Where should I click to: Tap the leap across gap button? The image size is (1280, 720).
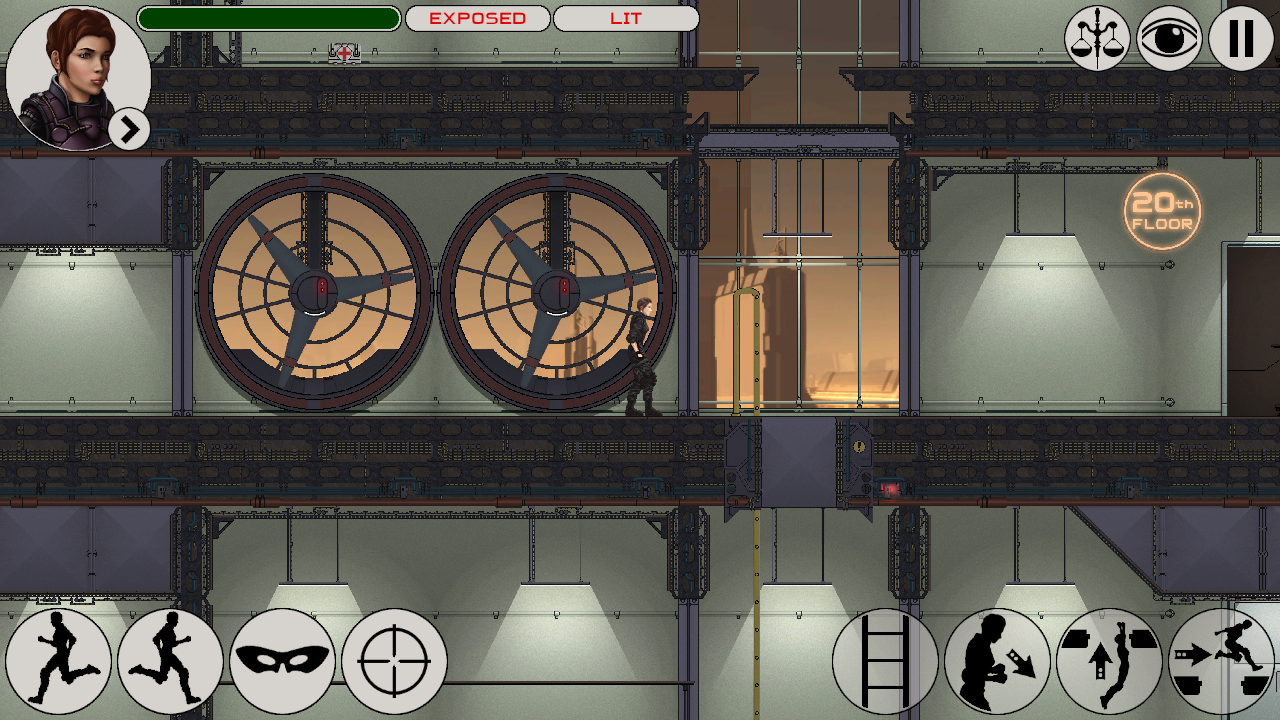tap(1221, 661)
